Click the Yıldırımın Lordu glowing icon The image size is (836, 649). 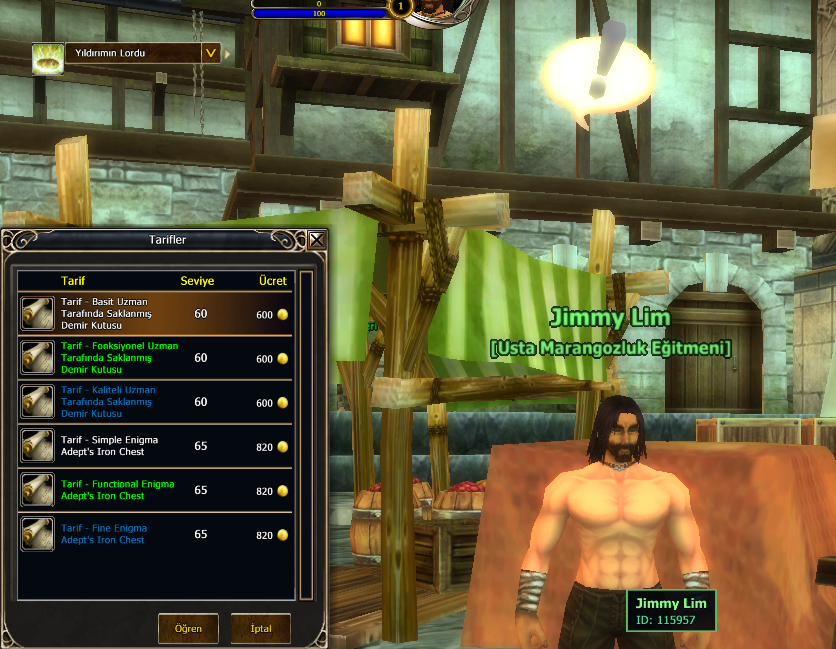click(x=45, y=57)
